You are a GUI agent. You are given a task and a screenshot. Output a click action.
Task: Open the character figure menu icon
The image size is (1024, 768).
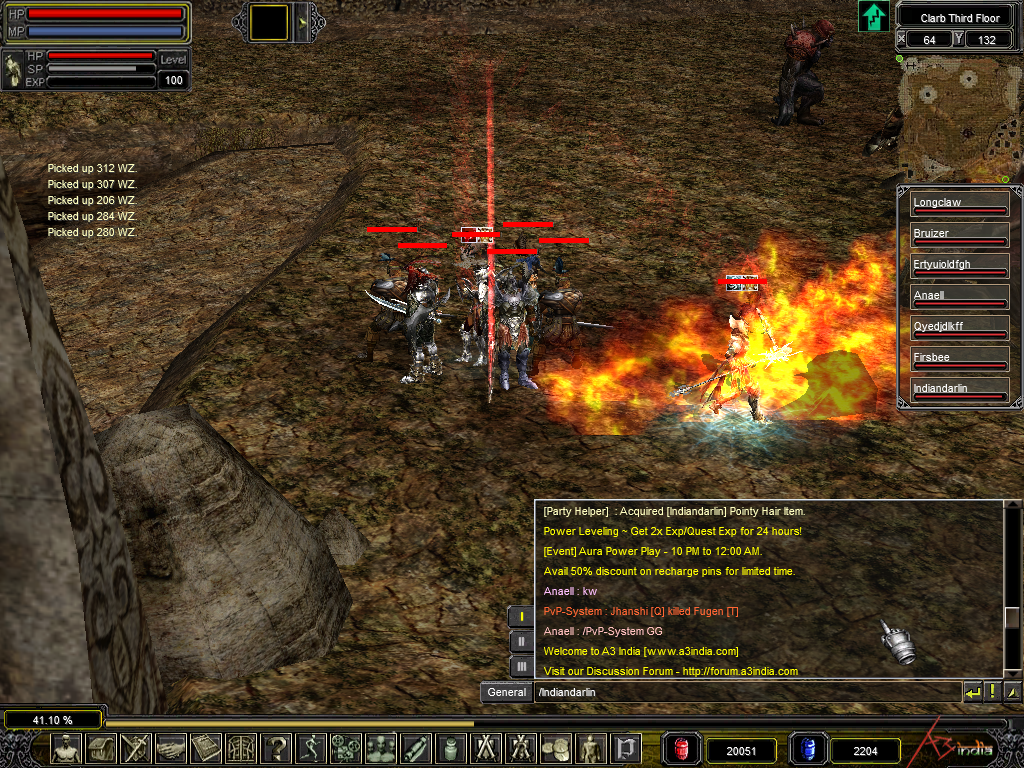[x=66, y=748]
